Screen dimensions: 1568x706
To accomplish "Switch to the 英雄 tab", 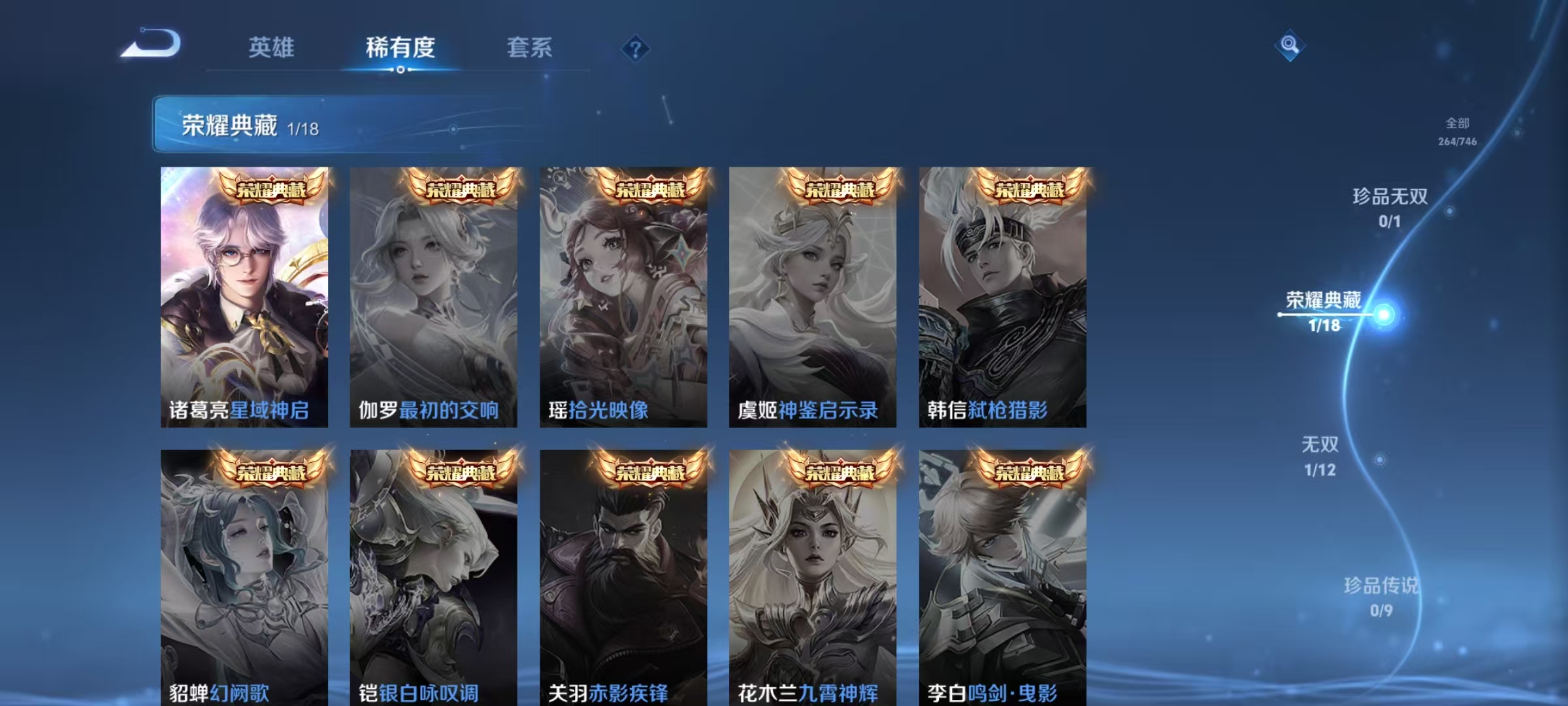I will (x=272, y=48).
